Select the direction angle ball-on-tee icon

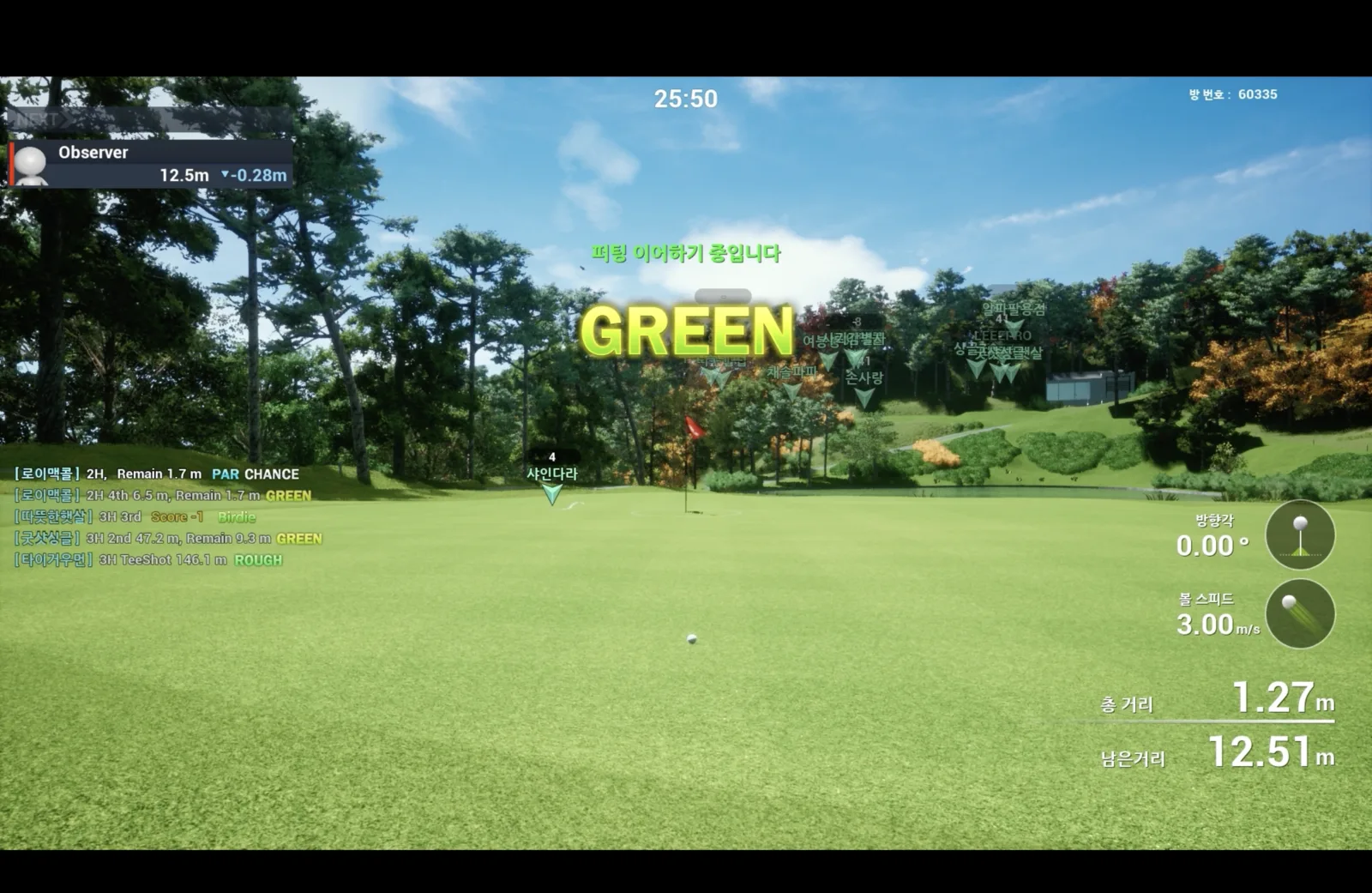(x=1301, y=534)
